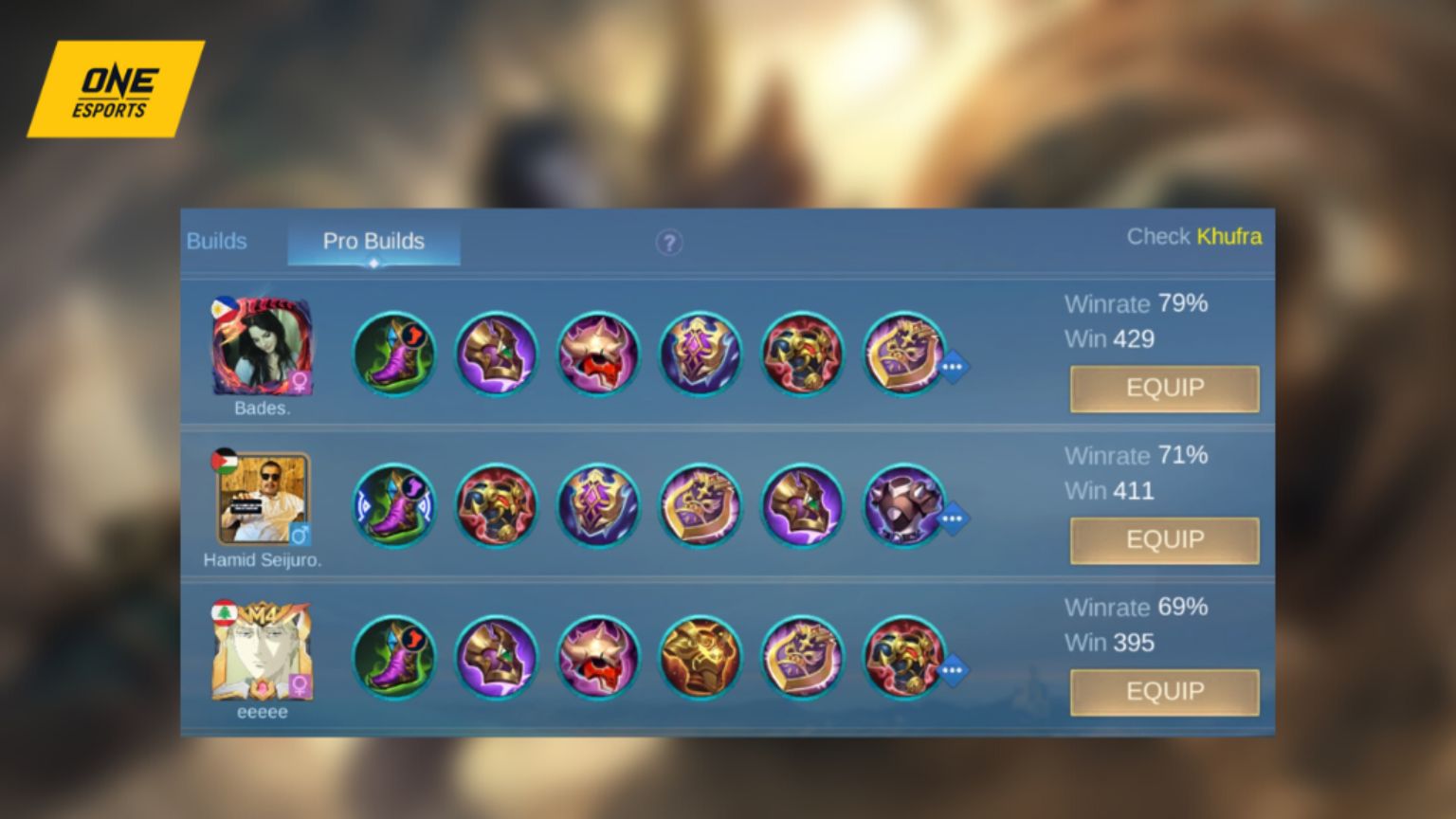View the golden armor item in eeeee's build

click(701, 659)
